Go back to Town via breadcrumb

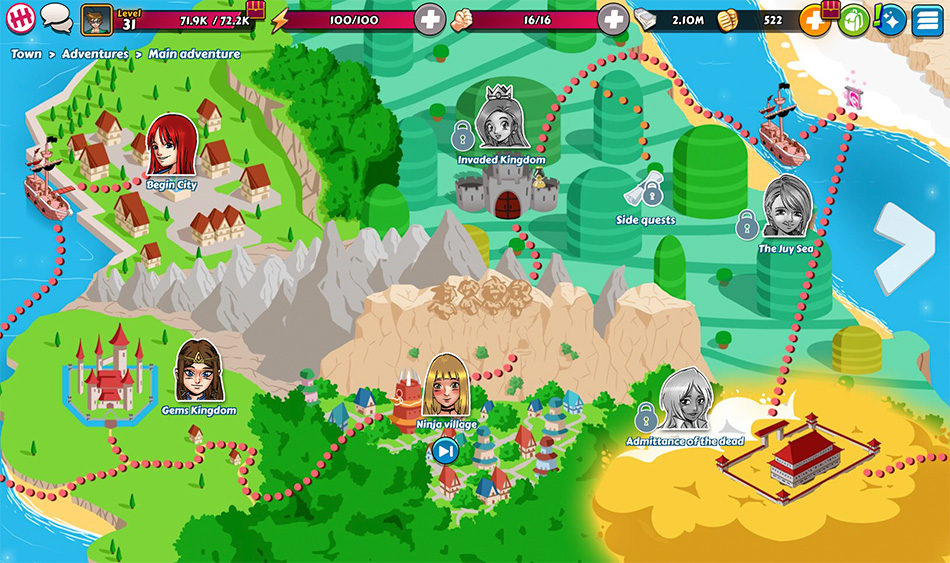pos(26,54)
